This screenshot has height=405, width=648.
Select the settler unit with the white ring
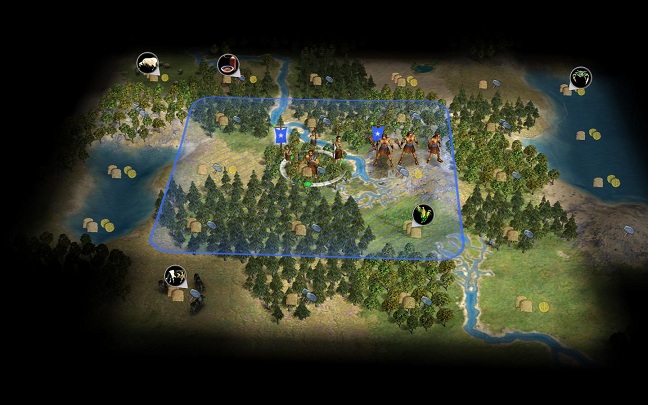(312, 160)
